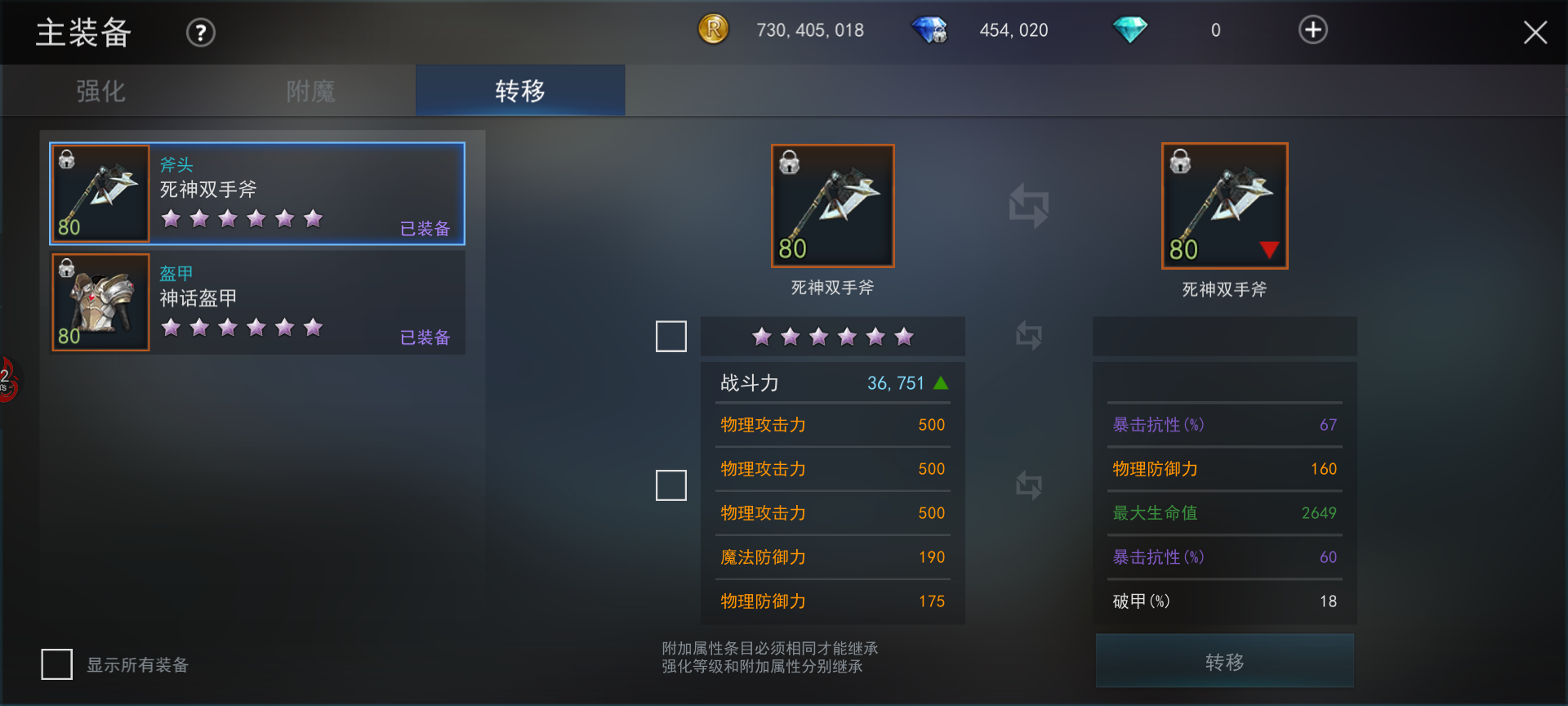Enable the 显示所有装备 checkbox
Screen dimensions: 1568x706
click(x=56, y=665)
